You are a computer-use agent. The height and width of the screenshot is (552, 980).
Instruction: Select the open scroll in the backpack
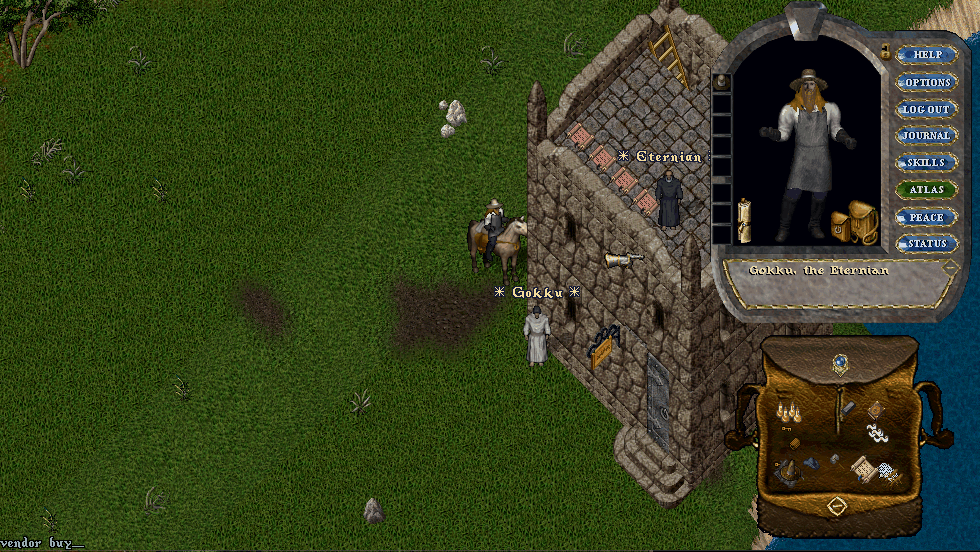point(860,466)
